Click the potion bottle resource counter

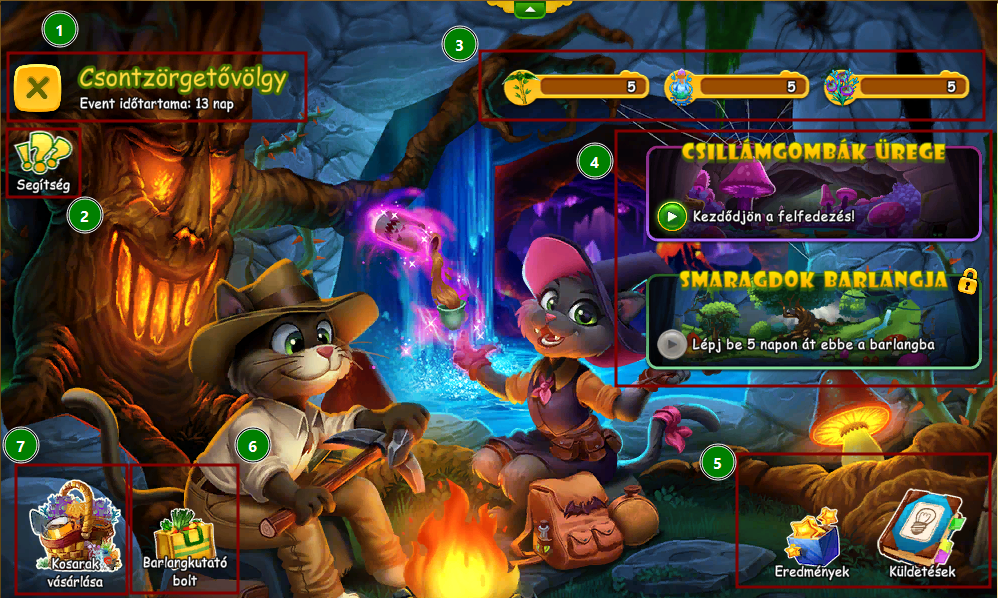click(x=734, y=87)
